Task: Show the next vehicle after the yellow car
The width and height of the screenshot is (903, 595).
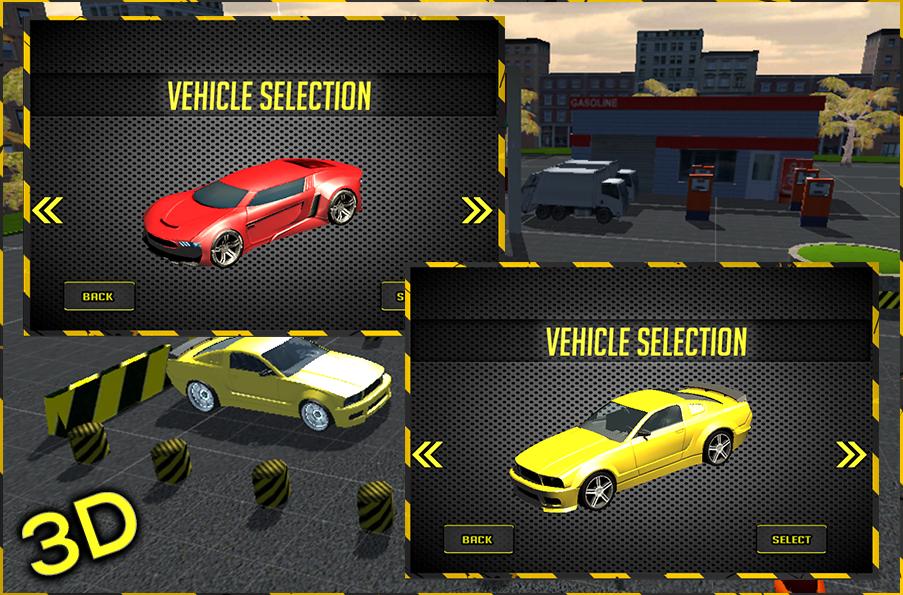Action: coord(851,455)
